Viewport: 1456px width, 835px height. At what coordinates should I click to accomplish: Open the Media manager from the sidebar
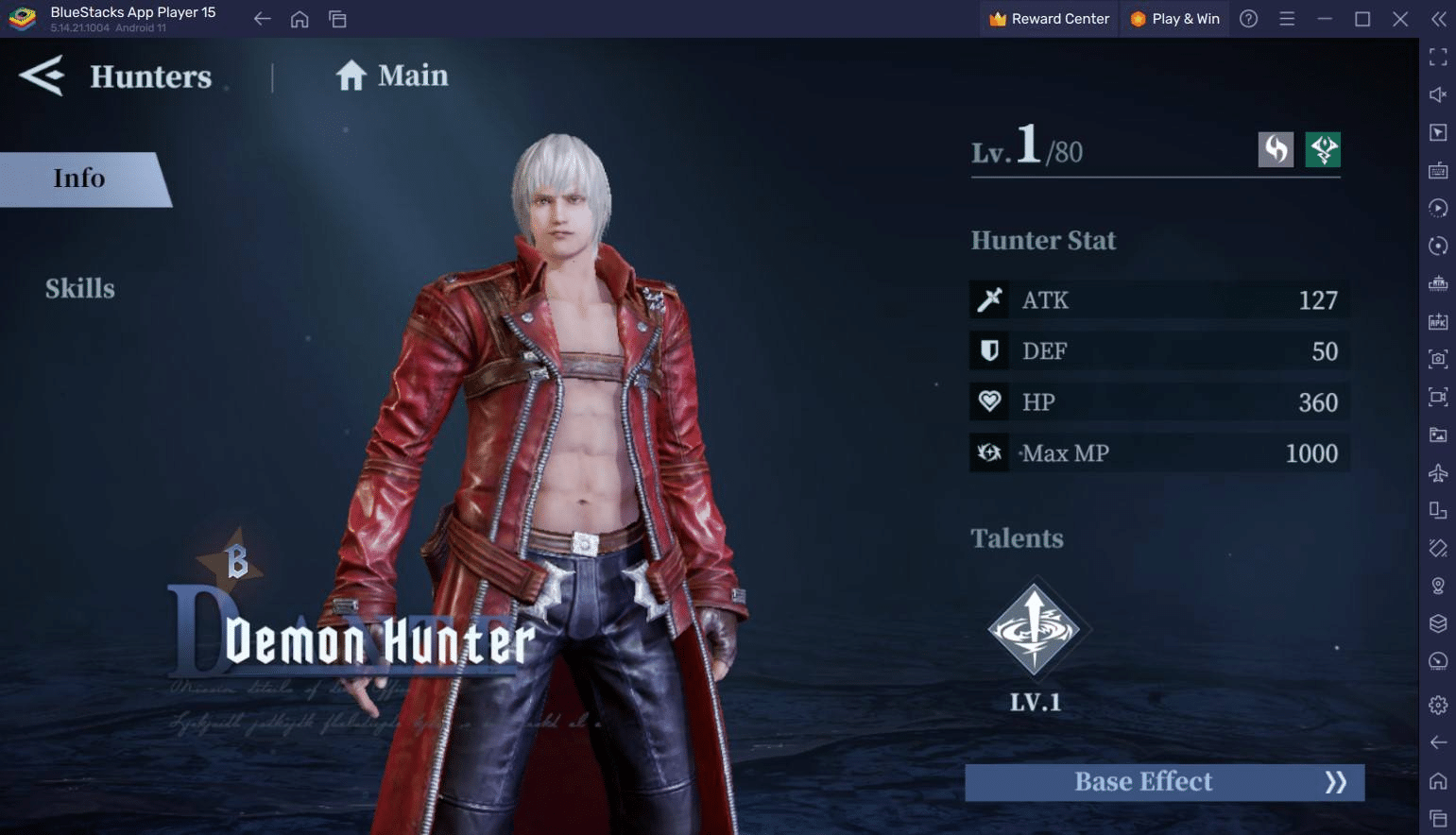pos(1437,435)
